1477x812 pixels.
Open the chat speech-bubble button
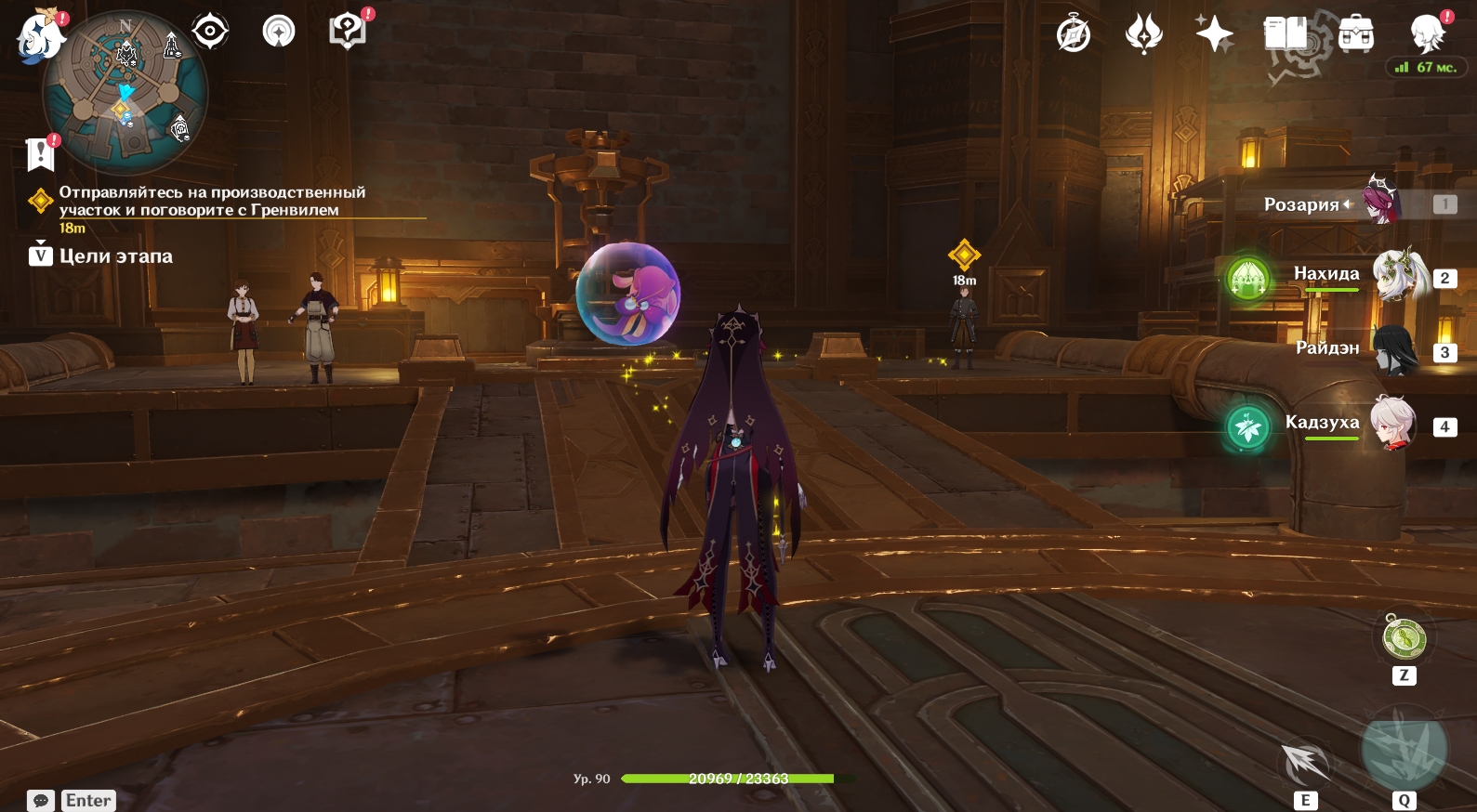click(41, 800)
